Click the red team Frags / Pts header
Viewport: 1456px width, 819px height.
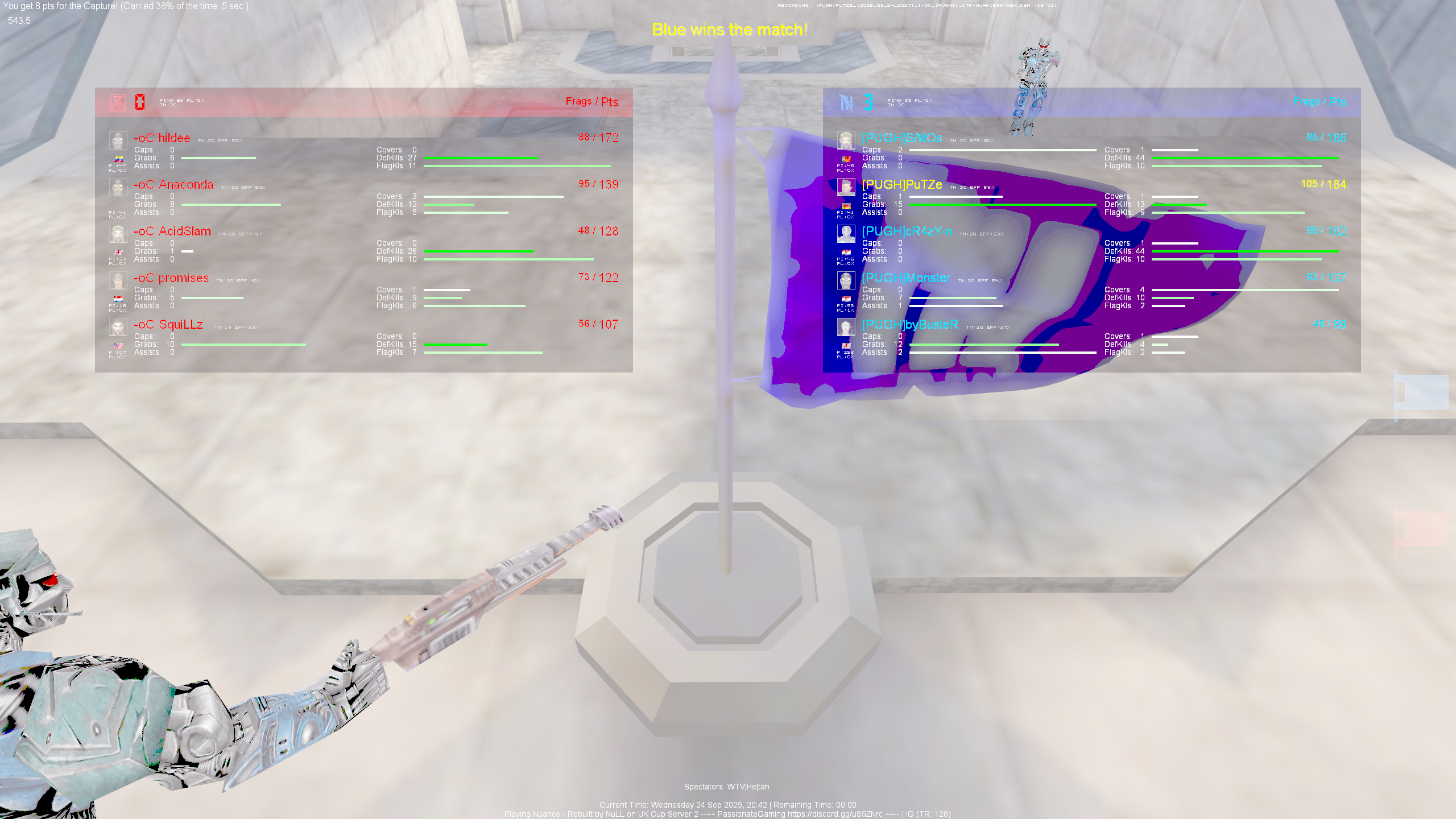pos(592,102)
